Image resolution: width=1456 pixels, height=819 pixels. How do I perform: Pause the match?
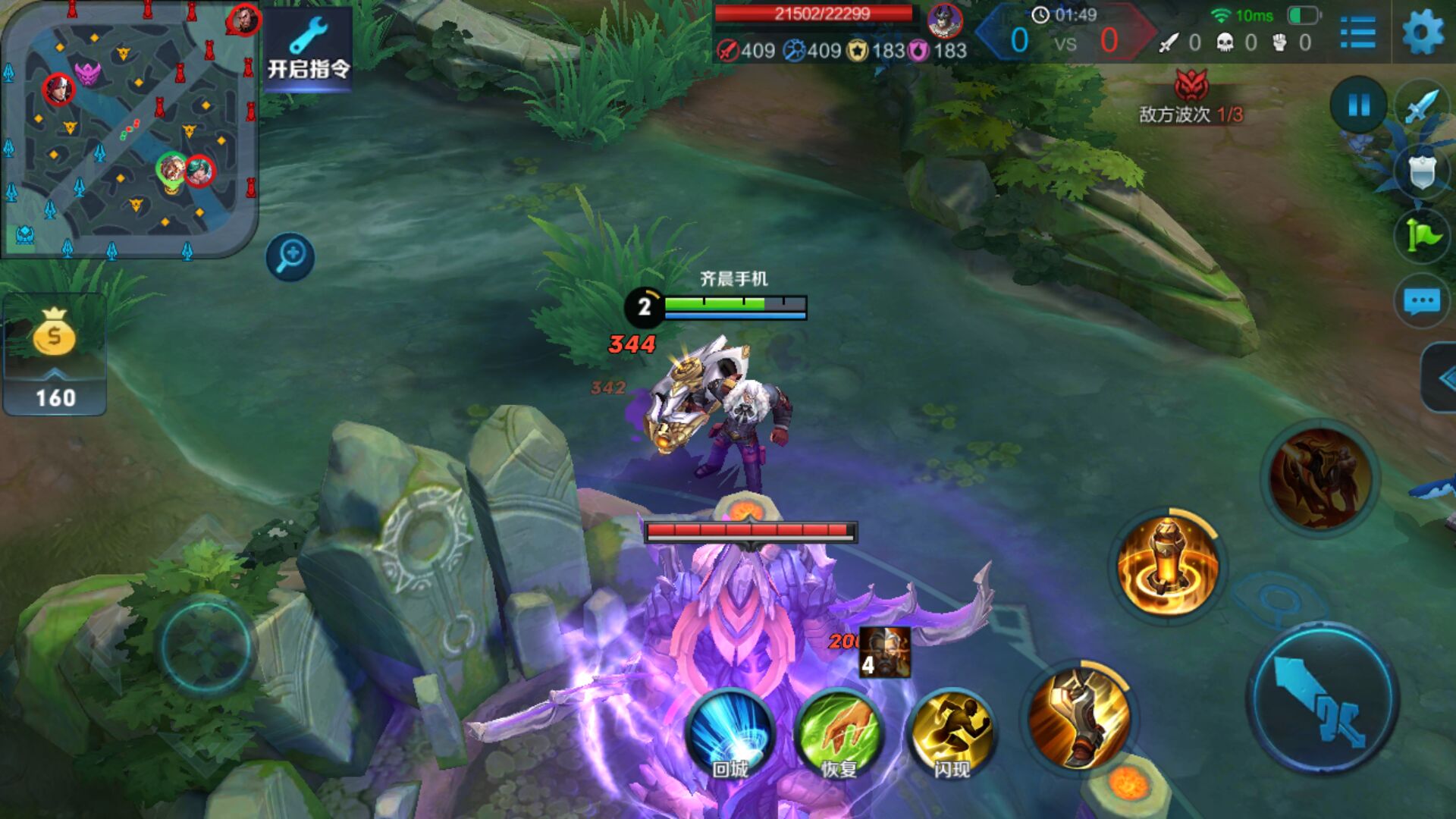click(1358, 105)
